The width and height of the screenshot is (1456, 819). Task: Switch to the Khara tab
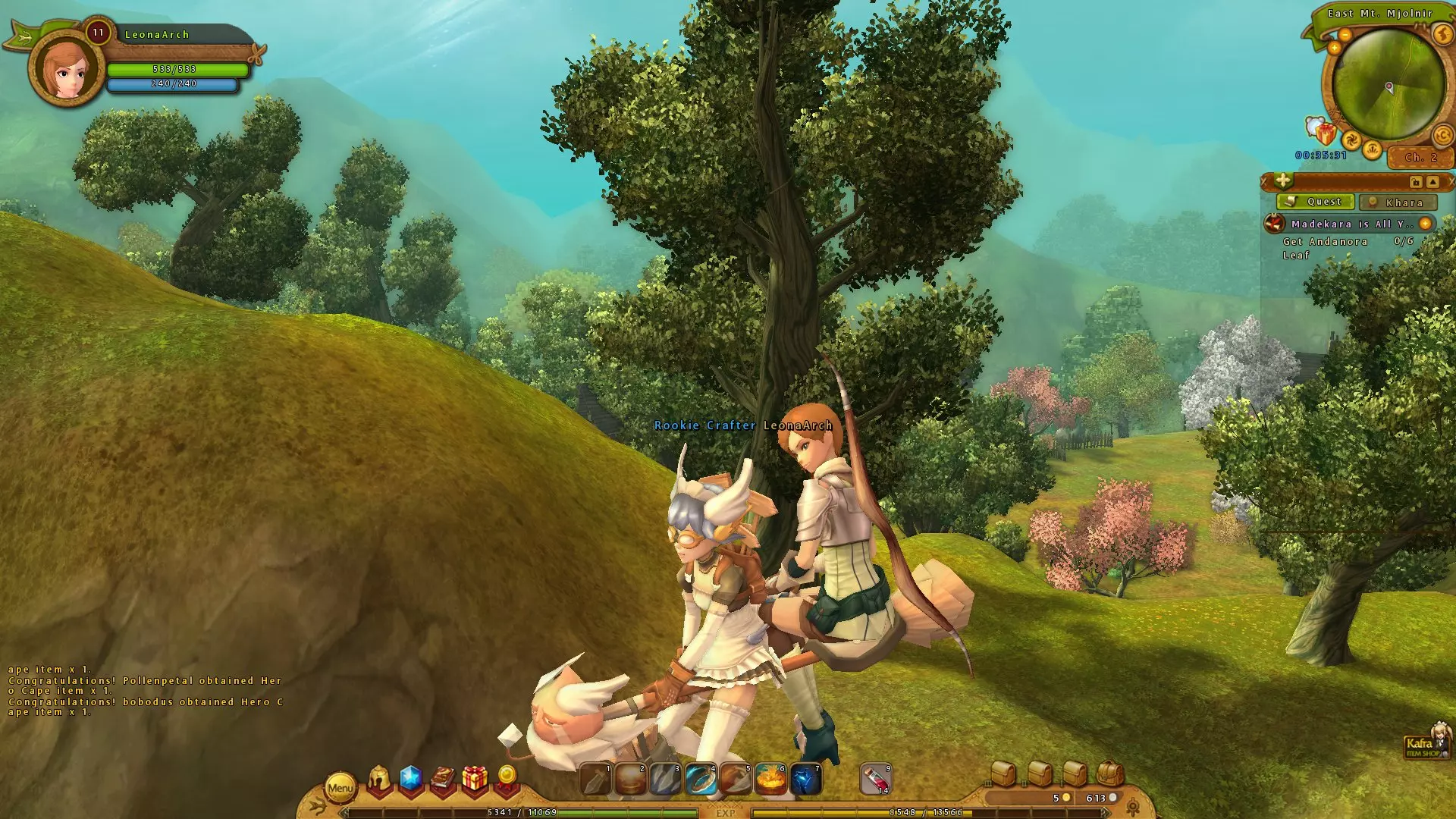coord(1397,202)
